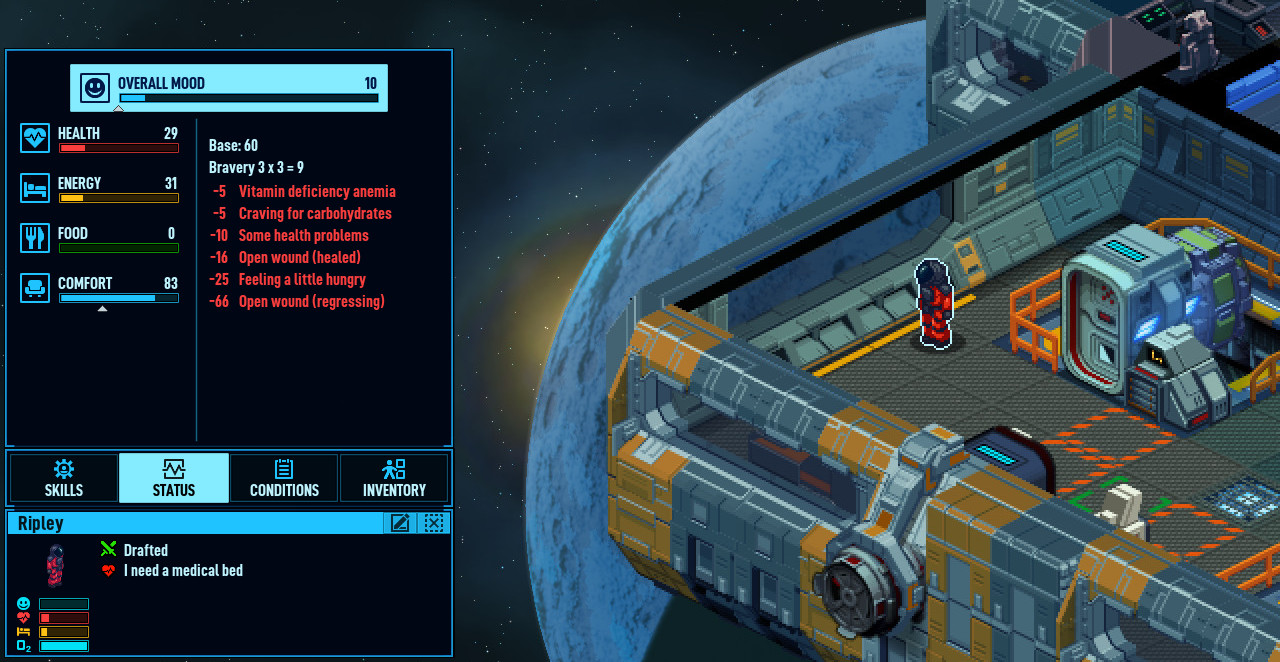Click the outlined crew member Ripley
This screenshot has height=662, width=1280.
pyautogui.click(x=934, y=304)
